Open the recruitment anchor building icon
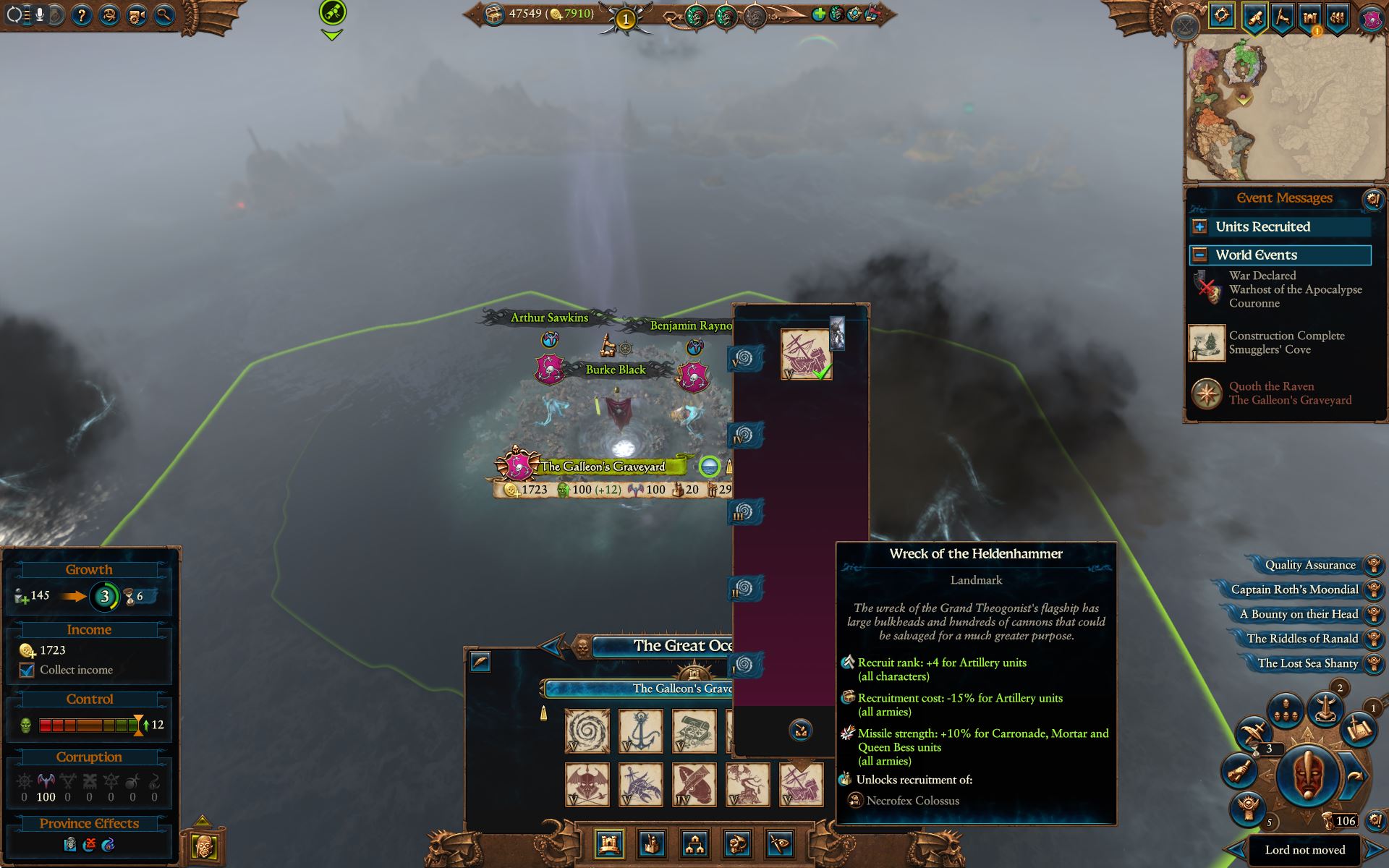Screen dimensions: 1389x868 (640, 731)
